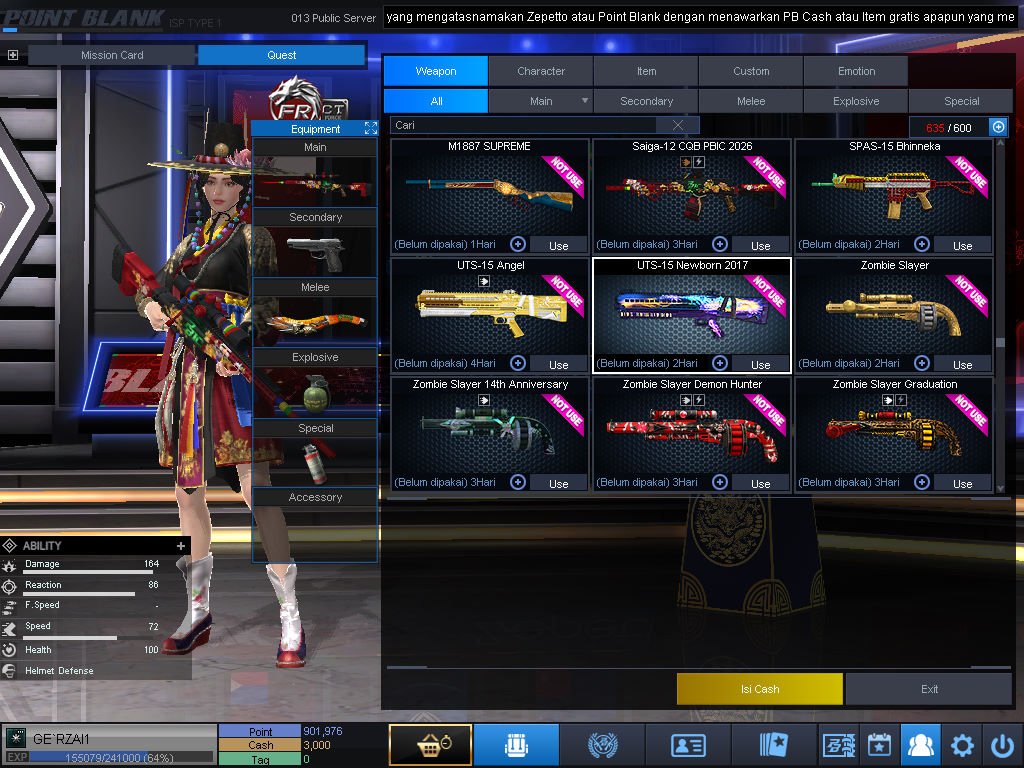1024x768 pixels.
Task: Use the UTS-15 Angel weapon
Action: click(558, 364)
